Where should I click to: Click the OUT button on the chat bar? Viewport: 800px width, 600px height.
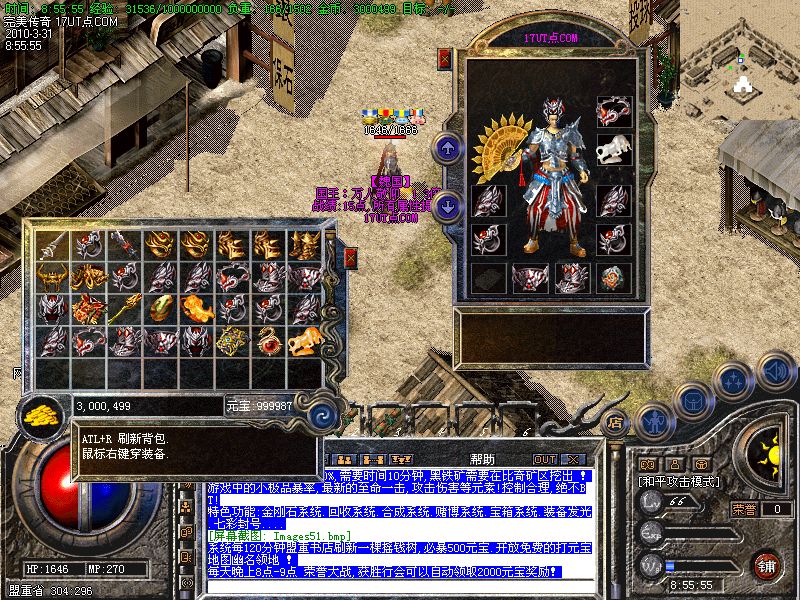[544, 459]
